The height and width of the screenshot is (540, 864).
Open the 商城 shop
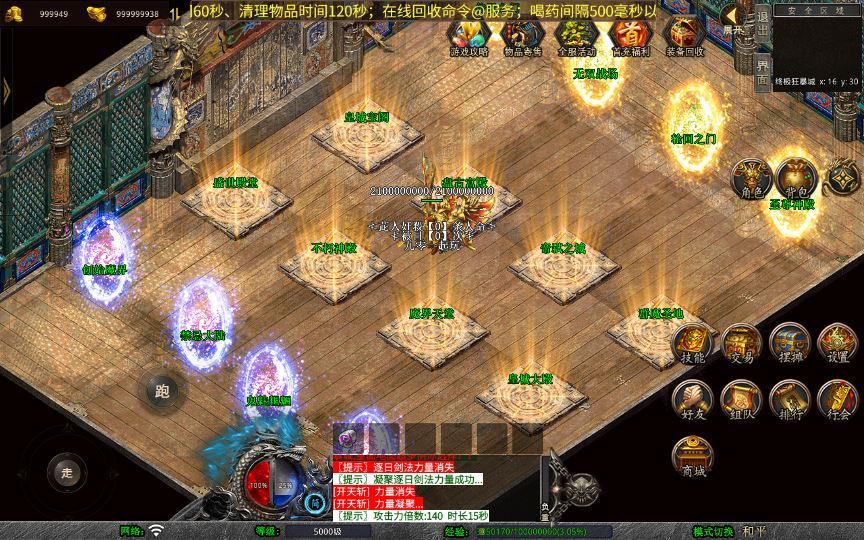point(693,455)
